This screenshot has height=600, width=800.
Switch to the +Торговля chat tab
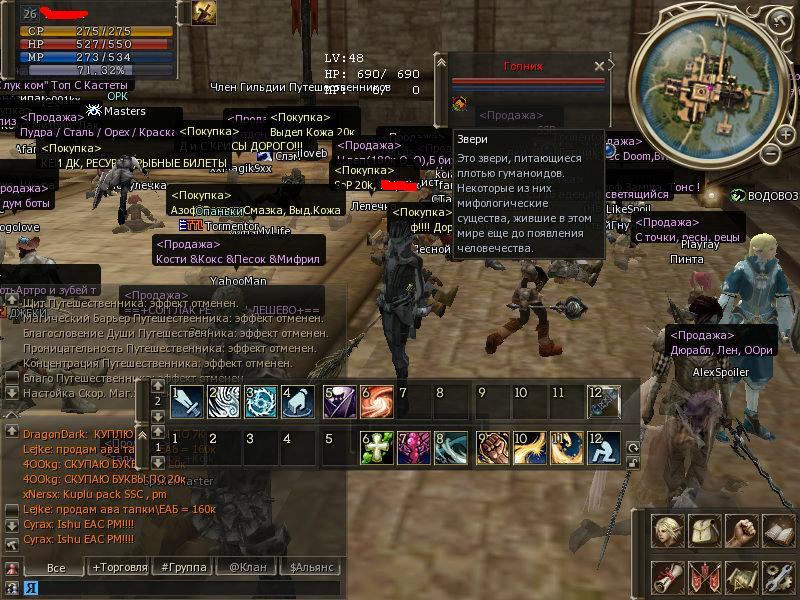point(119,567)
